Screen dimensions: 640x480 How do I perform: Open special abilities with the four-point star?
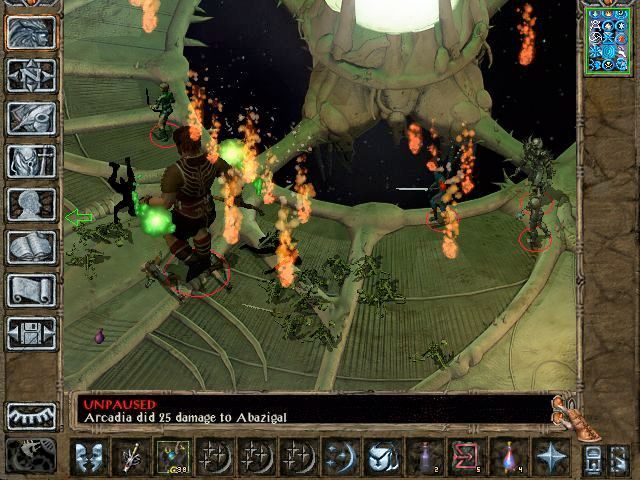(x=548, y=457)
